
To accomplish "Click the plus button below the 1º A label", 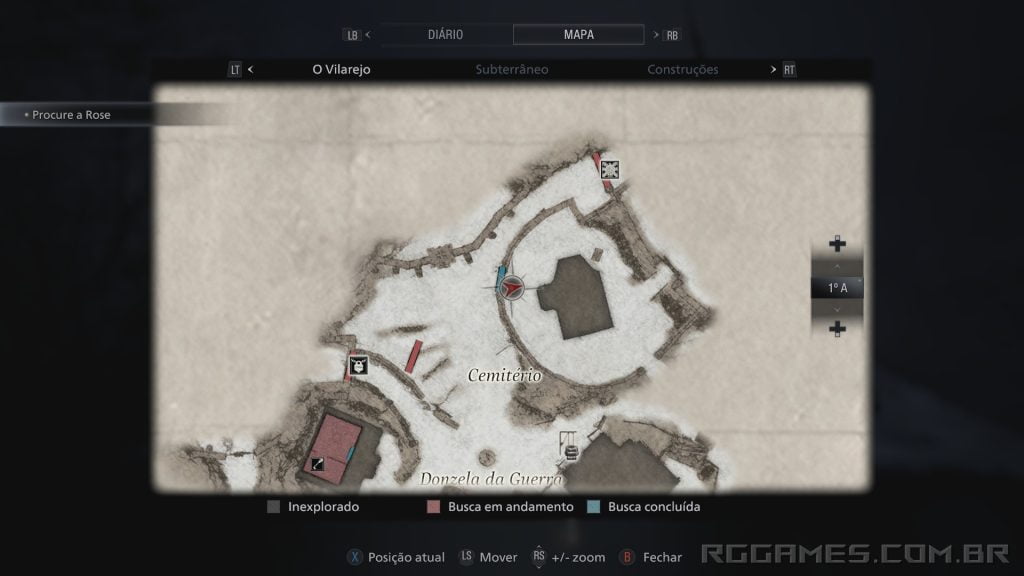I will point(837,329).
